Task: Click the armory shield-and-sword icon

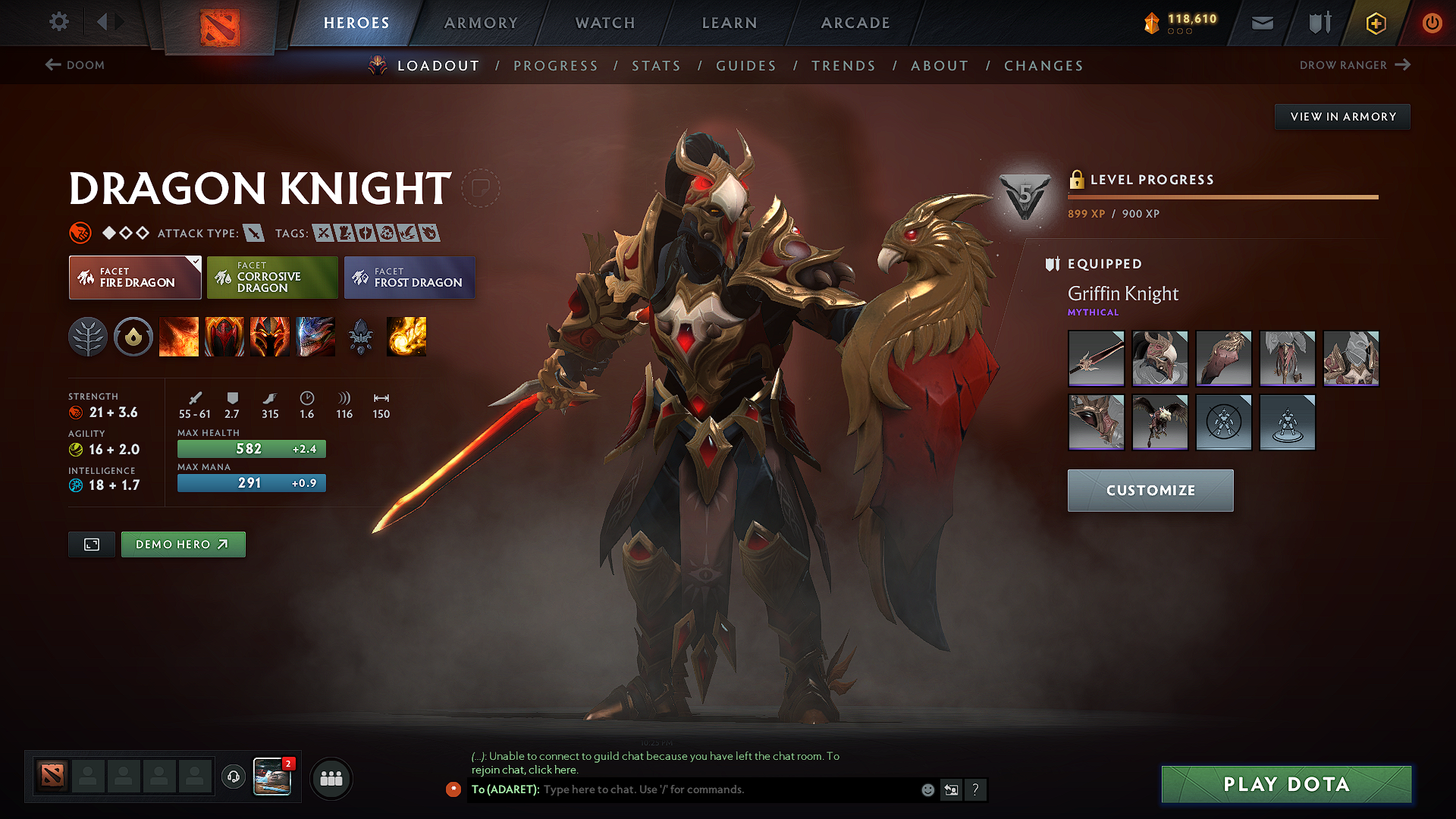Action: pos(1318,23)
